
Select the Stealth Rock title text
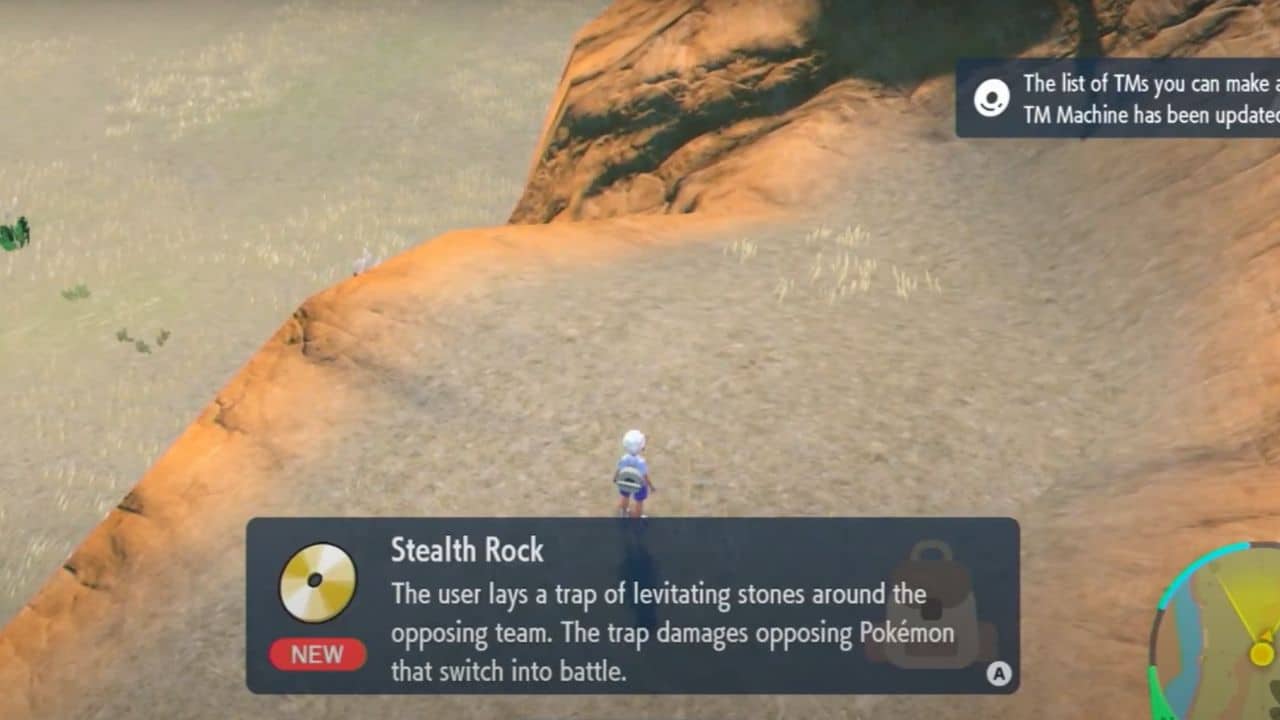(x=468, y=551)
